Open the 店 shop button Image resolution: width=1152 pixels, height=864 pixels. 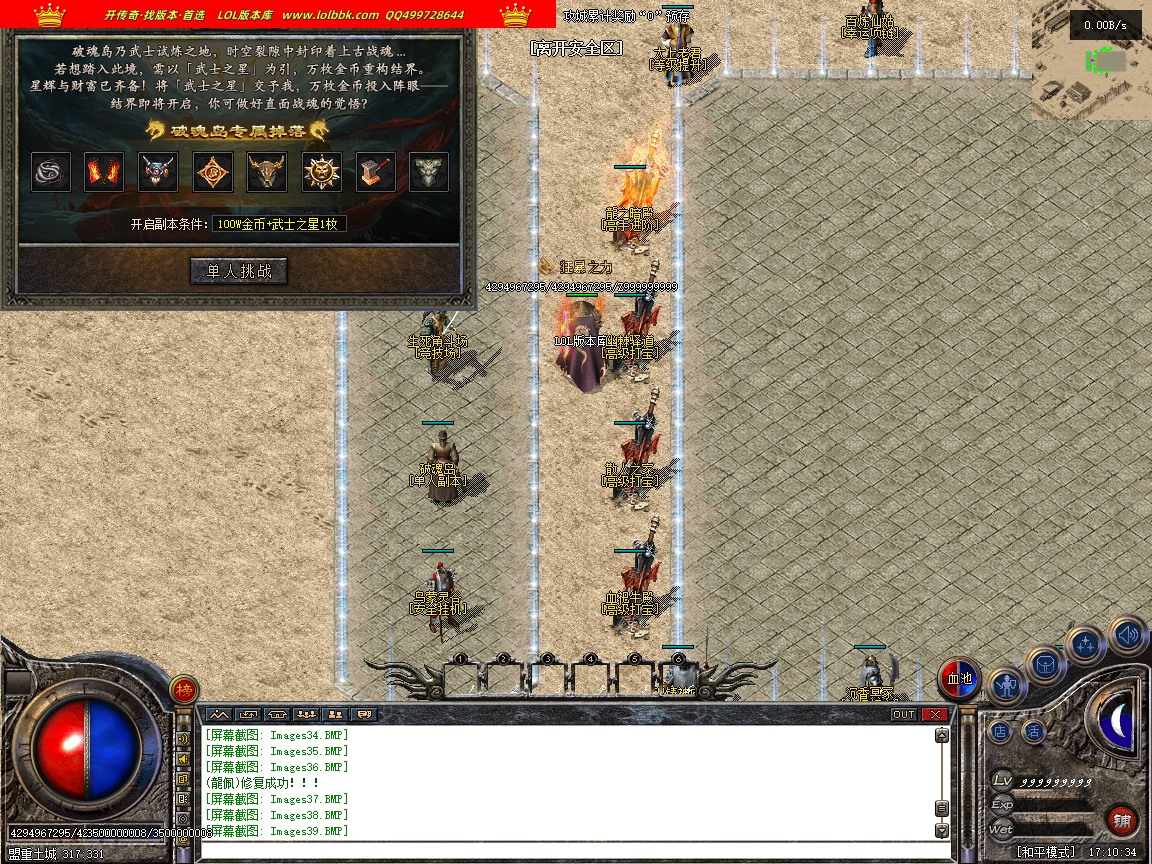point(1000,731)
